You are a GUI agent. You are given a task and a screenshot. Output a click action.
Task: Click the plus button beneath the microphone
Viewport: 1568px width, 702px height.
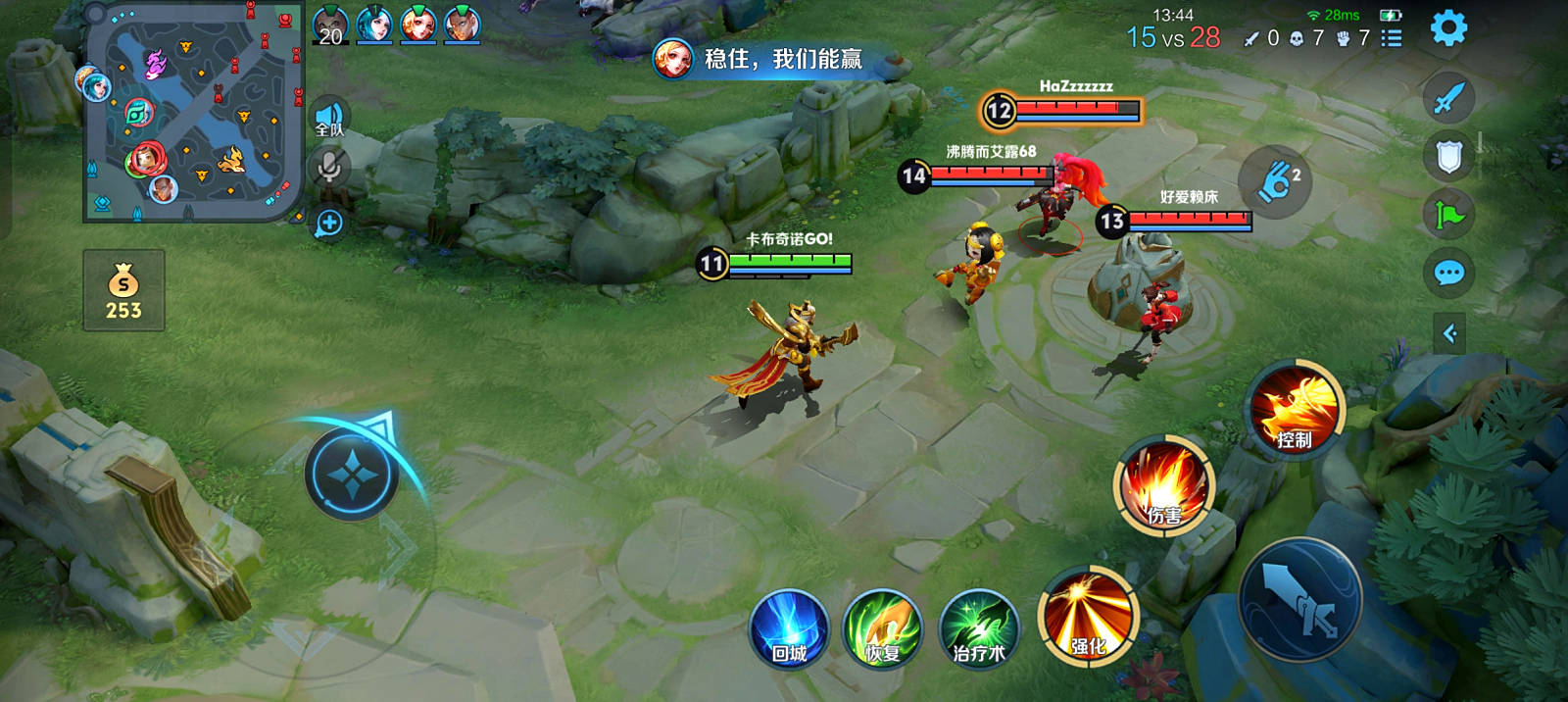click(329, 224)
